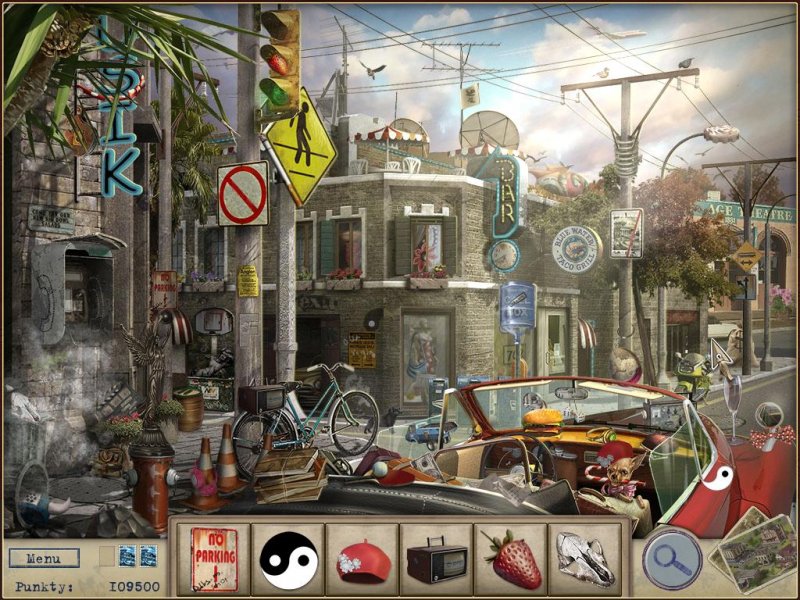Choose the yin-yang symbol in the item bar
The height and width of the screenshot is (600, 800).
click(288, 559)
